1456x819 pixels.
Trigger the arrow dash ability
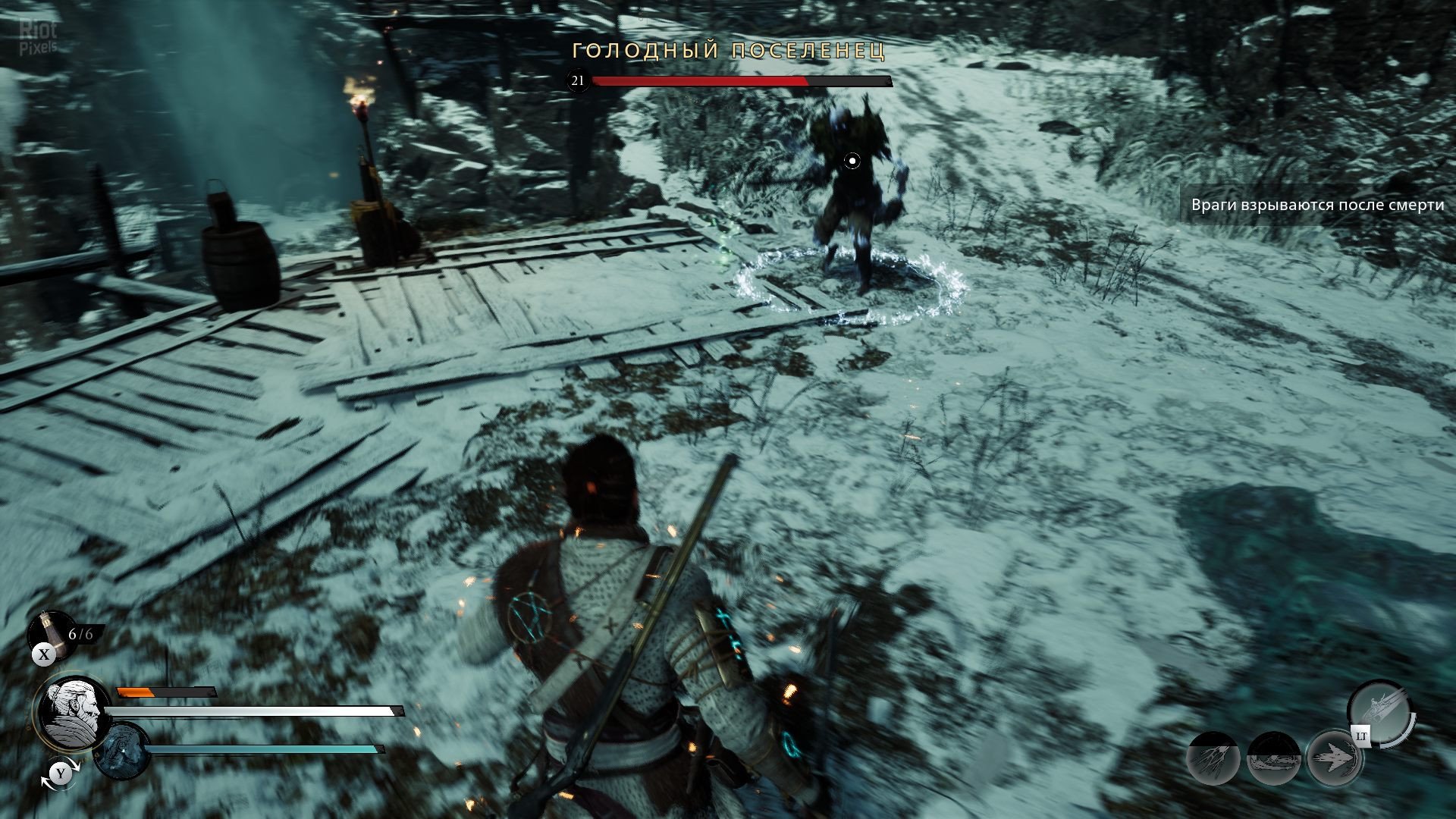click(x=1333, y=757)
